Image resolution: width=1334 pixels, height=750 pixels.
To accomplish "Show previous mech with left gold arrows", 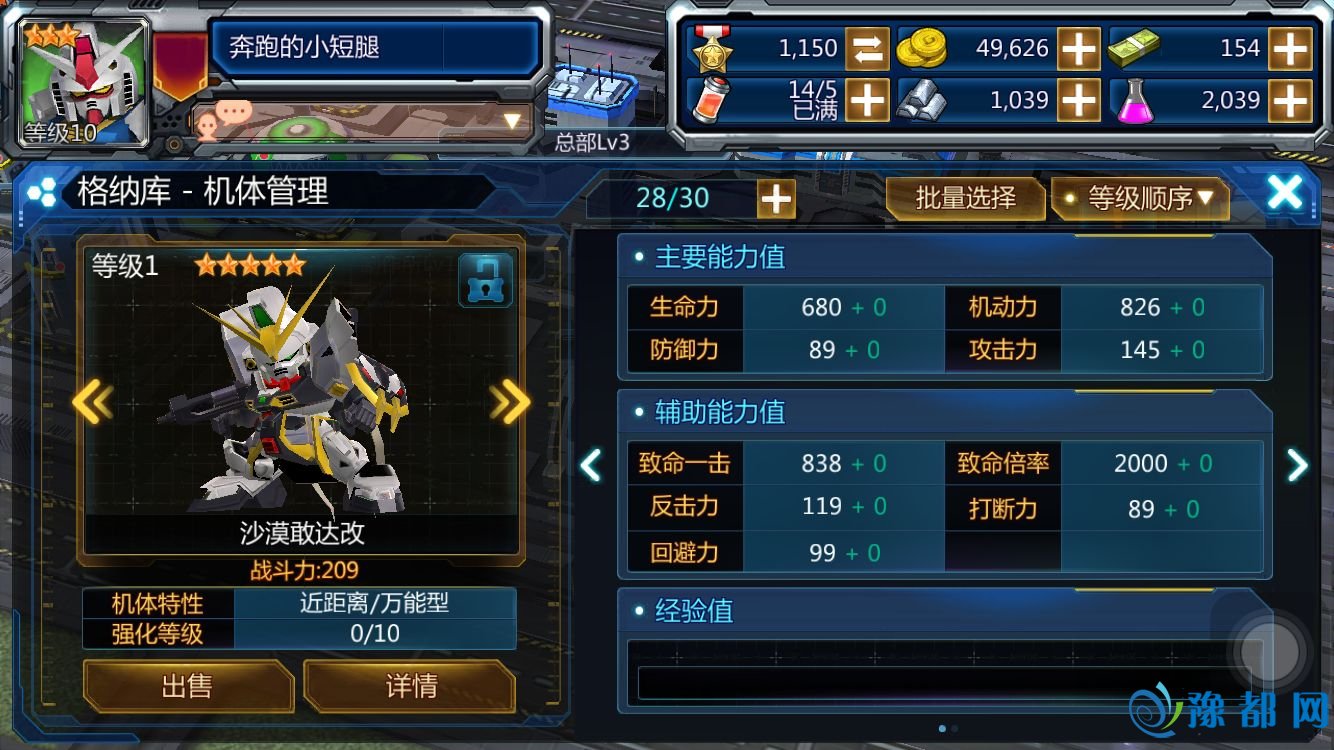I will (92, 402).
